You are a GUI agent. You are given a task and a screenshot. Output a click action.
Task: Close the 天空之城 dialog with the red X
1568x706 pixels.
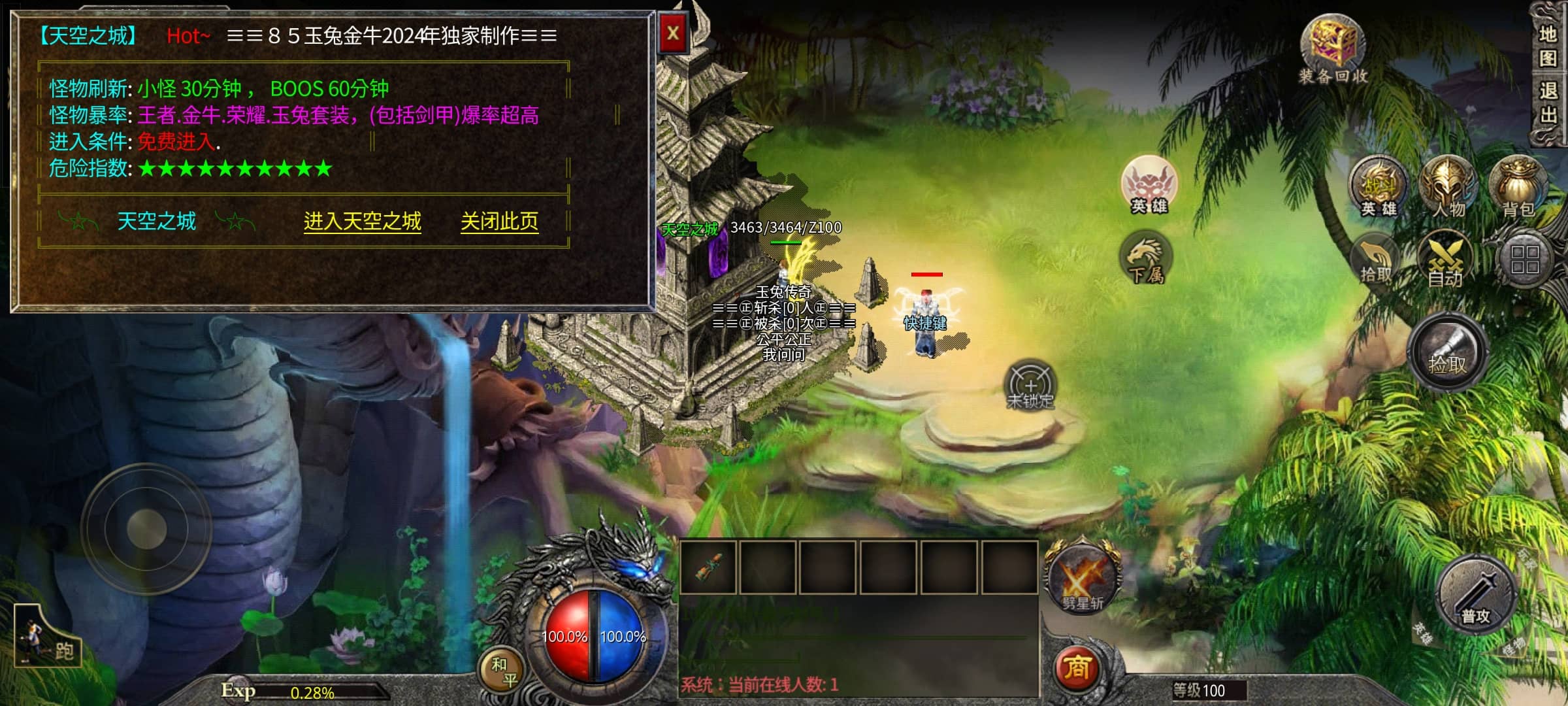click(x=673, y=33)
